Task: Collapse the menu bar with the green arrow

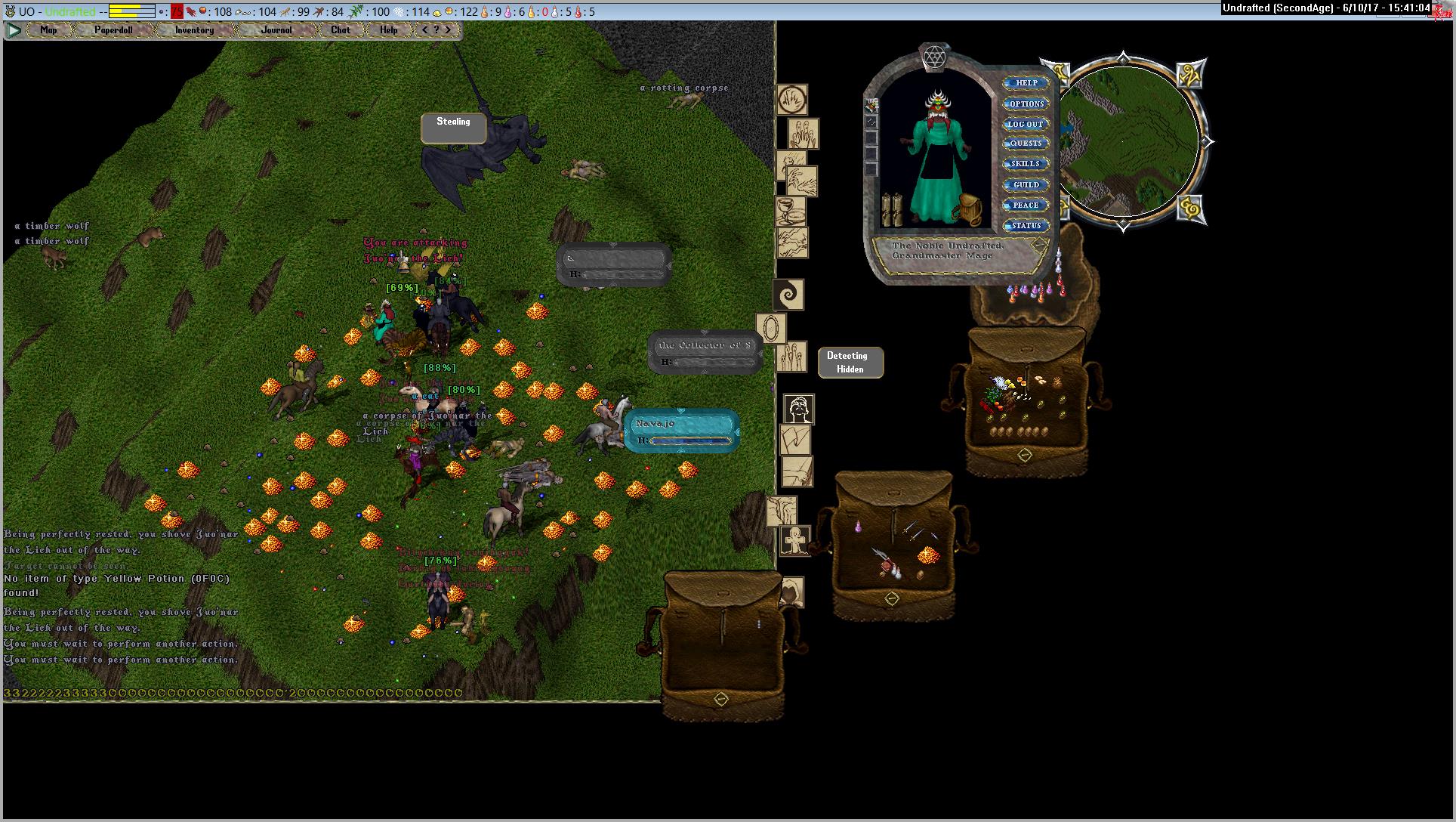Action: coord(14,30)
